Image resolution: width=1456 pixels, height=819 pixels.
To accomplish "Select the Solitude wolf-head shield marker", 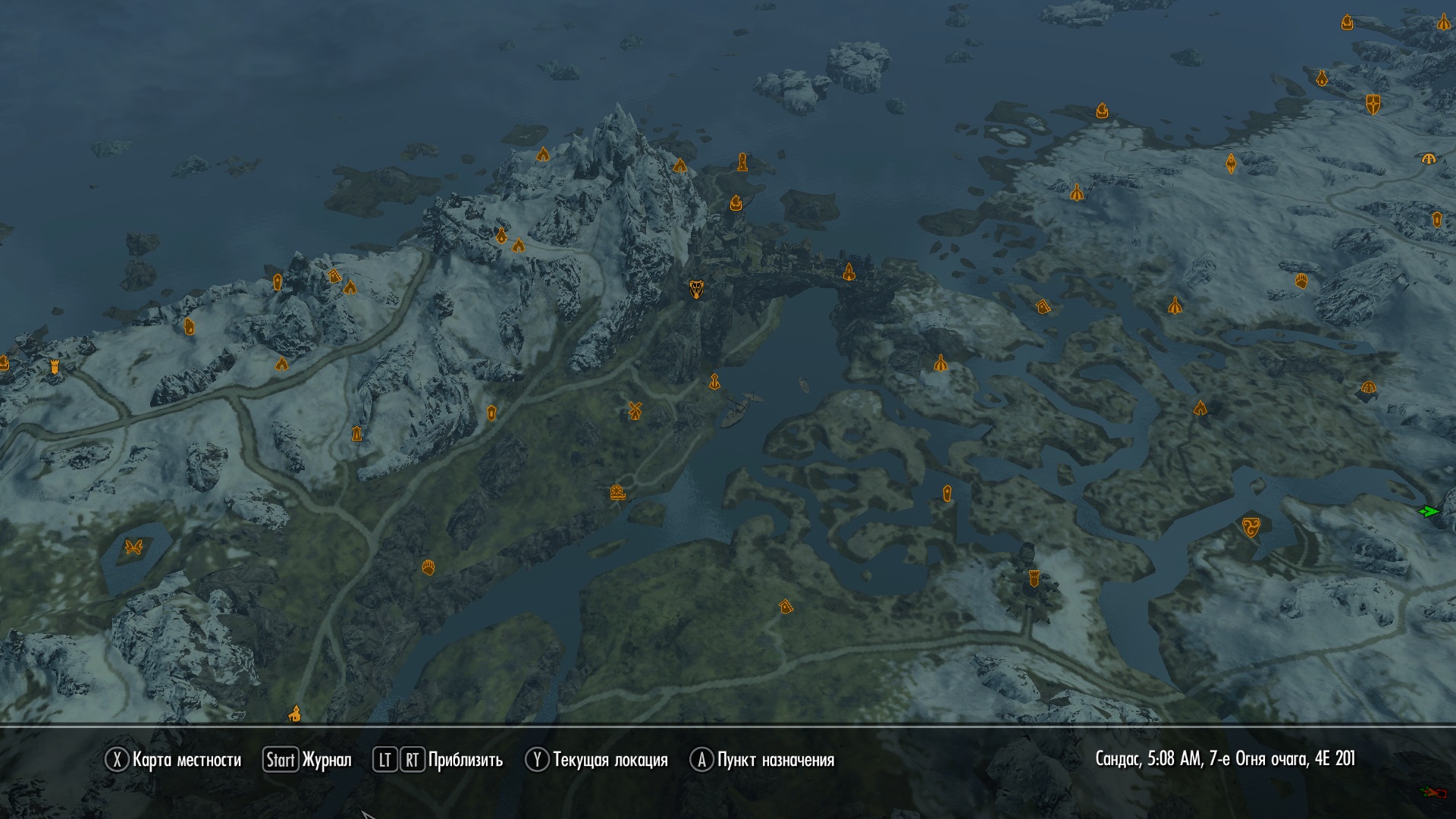I will point(696,289).
